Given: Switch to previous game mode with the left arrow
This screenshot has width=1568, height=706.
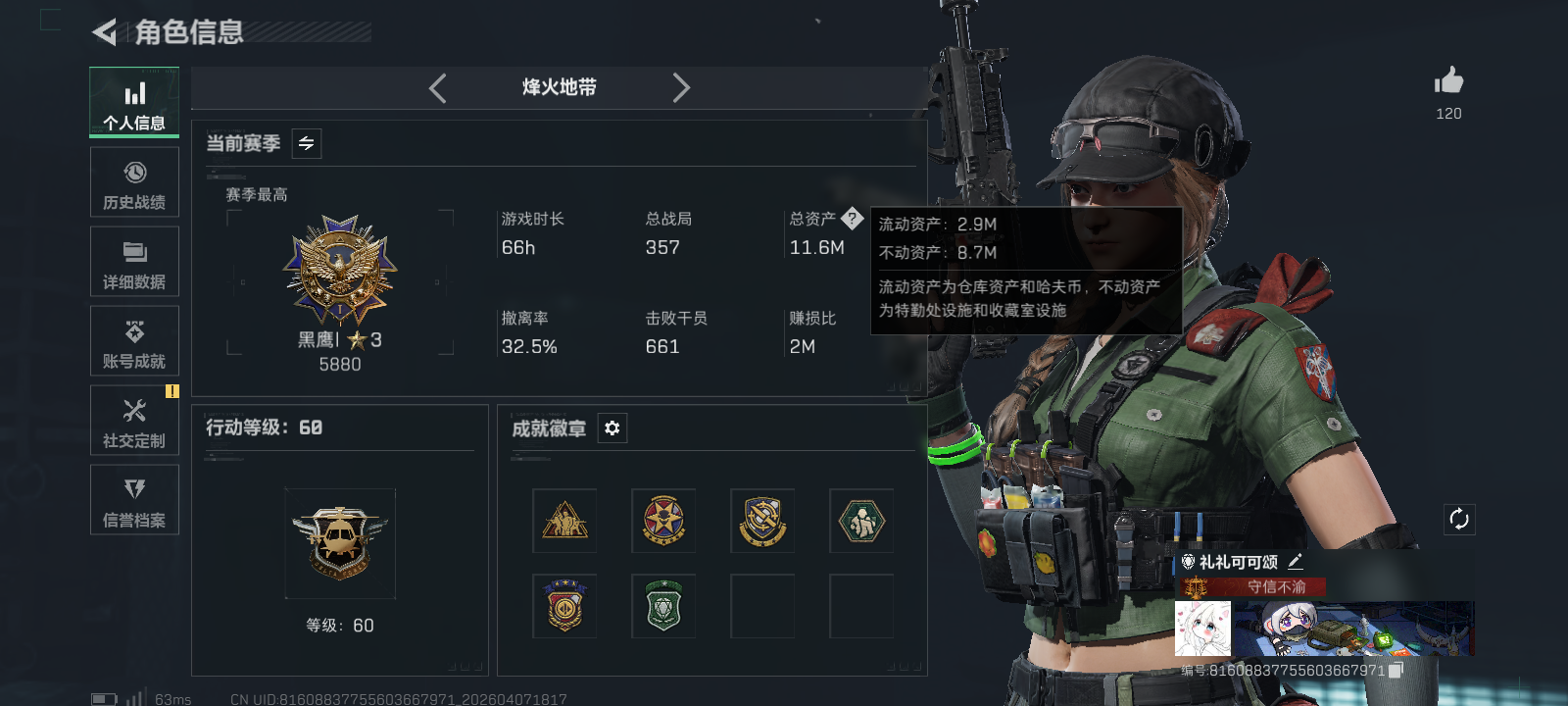Looking at the screenshot, I should (x=437, y=88).
